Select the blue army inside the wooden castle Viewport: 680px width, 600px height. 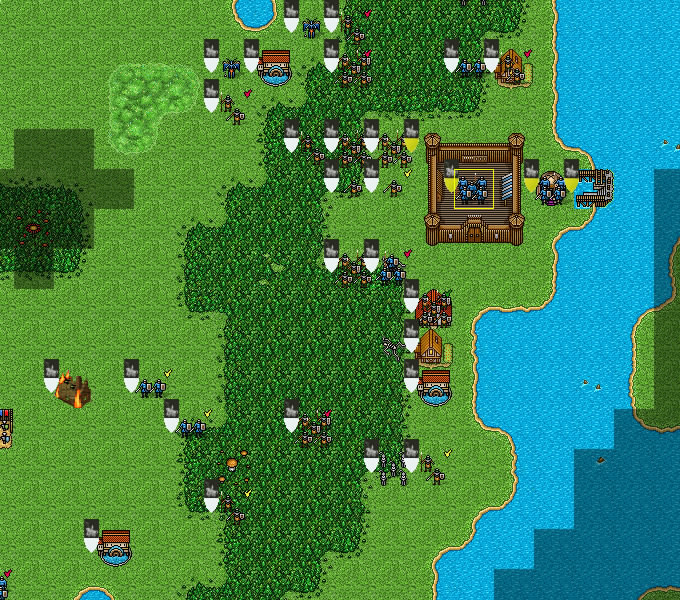[x=473, y=188]
